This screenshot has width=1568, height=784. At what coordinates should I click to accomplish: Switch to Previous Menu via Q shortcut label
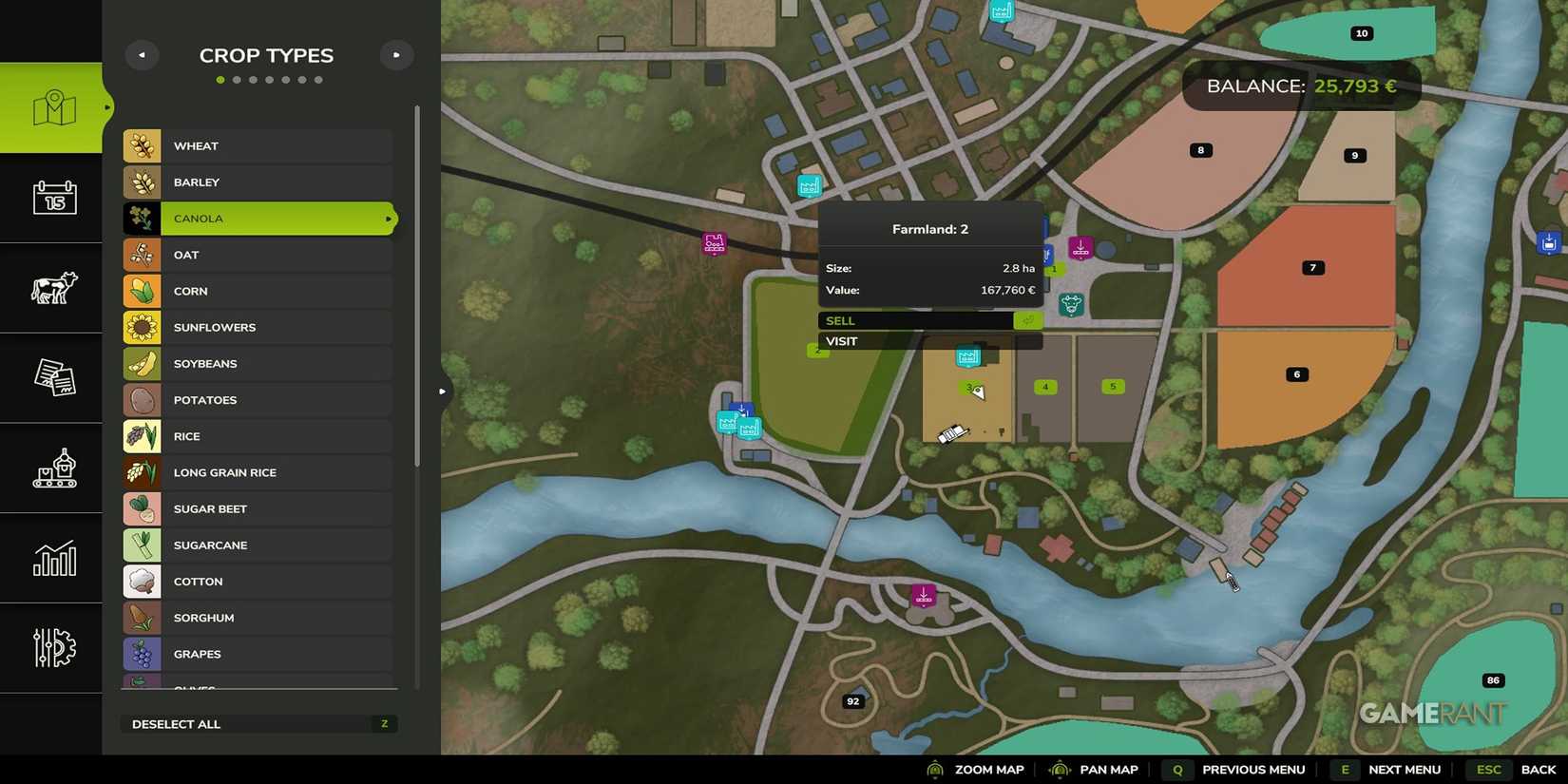pos(1177,770)
